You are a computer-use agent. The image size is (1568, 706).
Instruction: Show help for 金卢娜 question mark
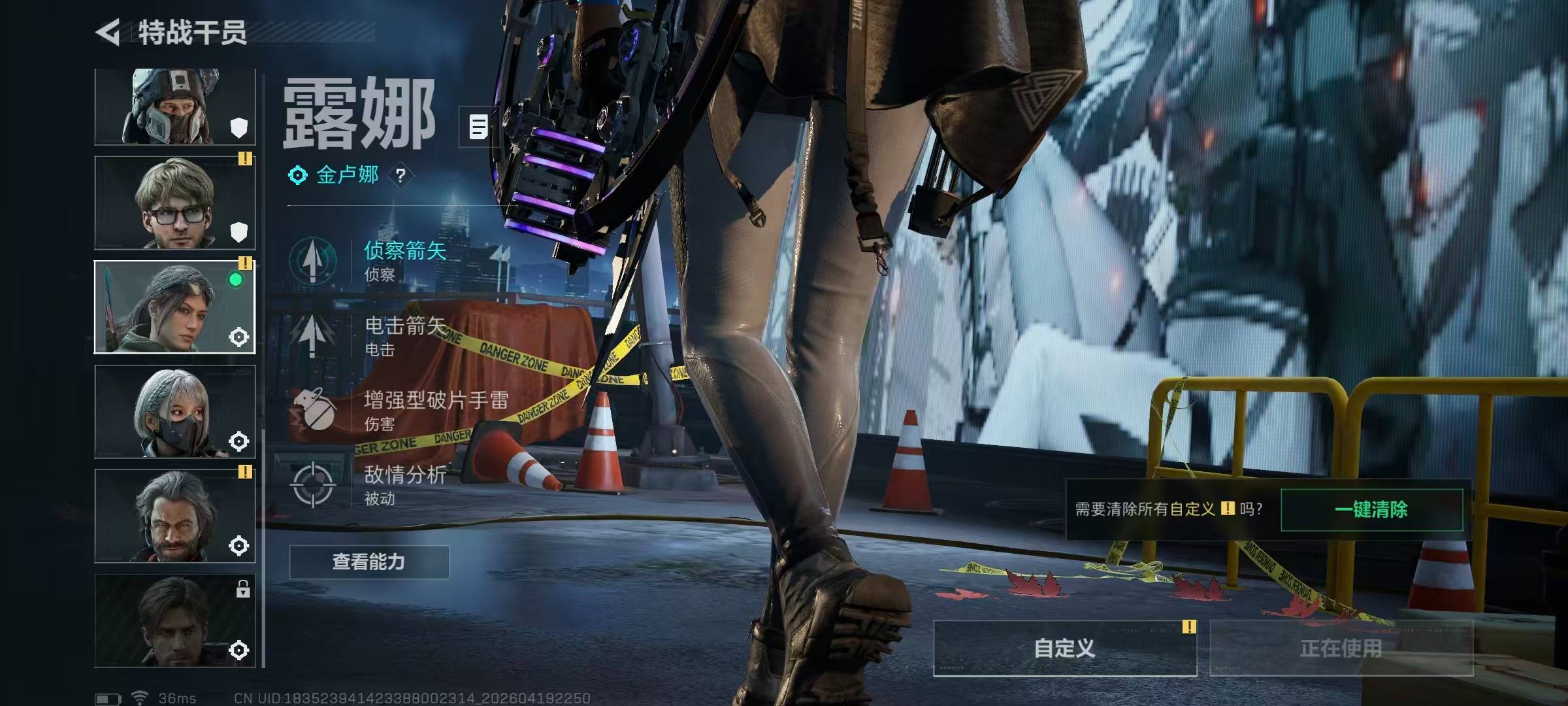400,175
